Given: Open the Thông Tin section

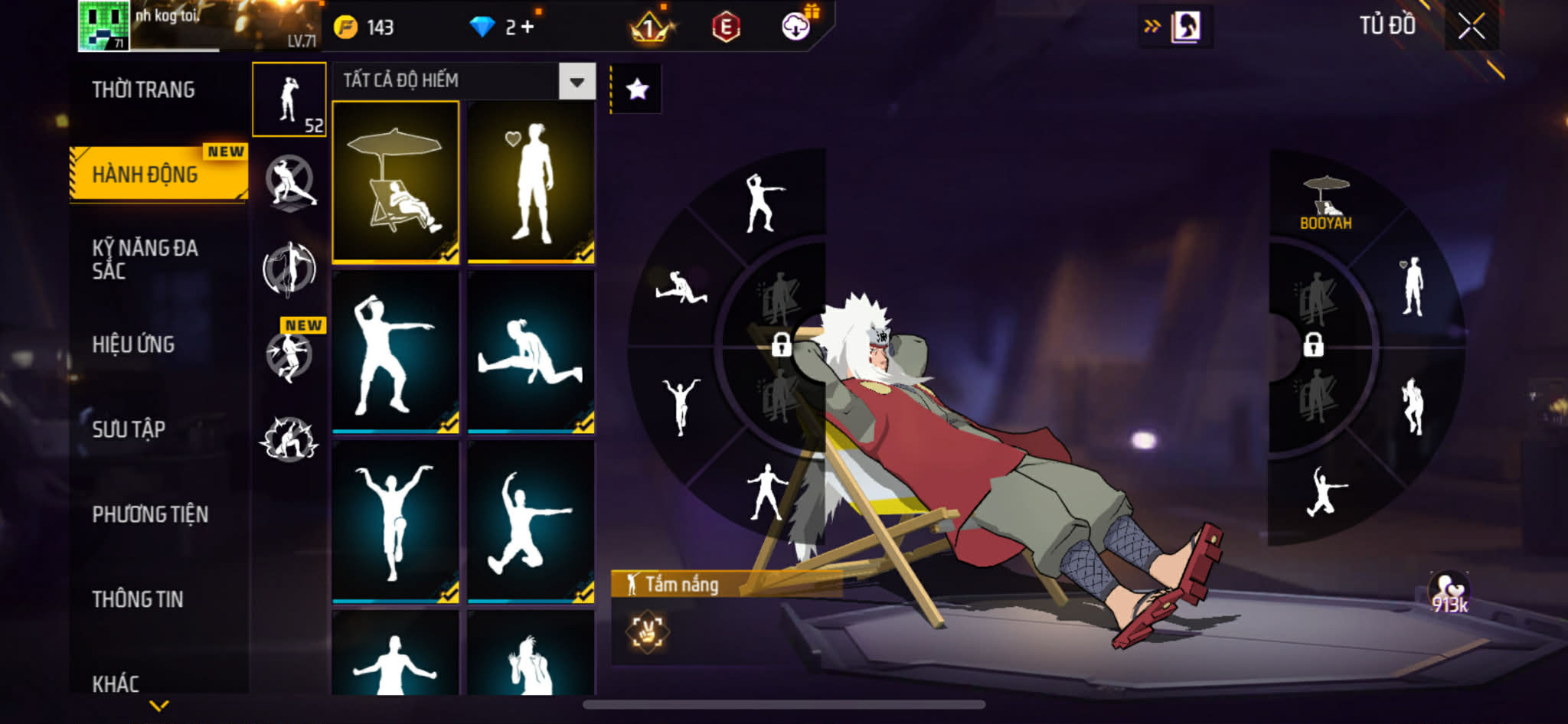Looking at the screenshot, I should click(138, 599).
